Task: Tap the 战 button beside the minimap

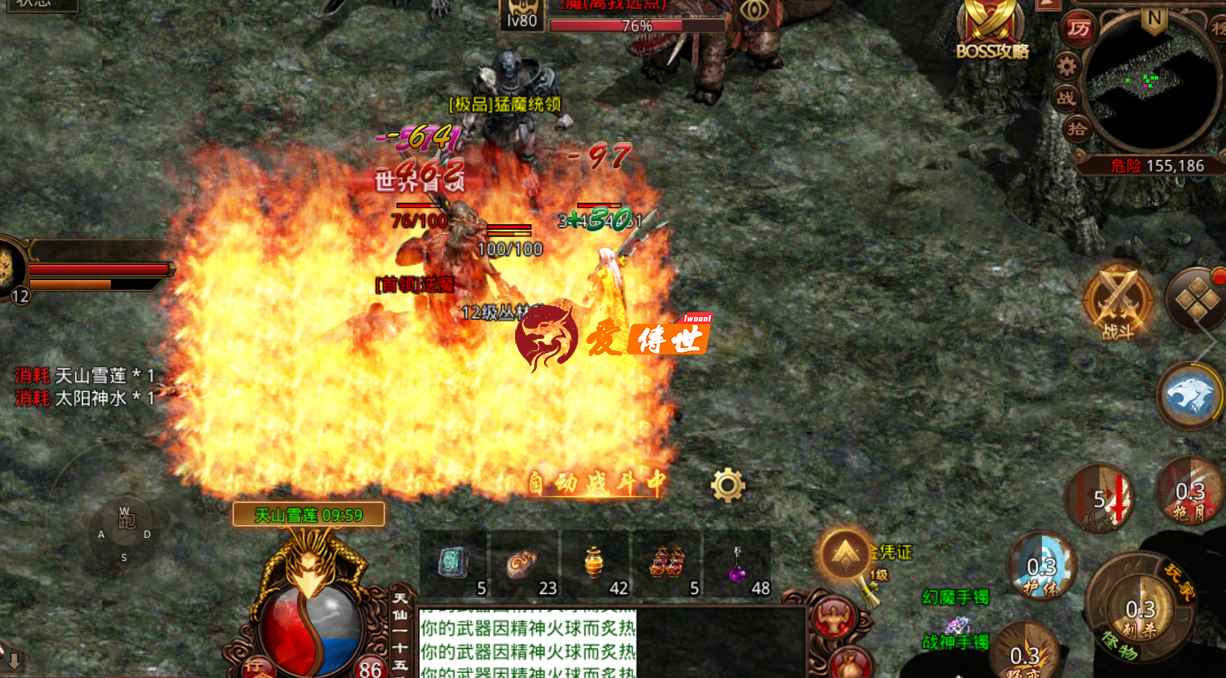Action: click(x=1066, y=97)
